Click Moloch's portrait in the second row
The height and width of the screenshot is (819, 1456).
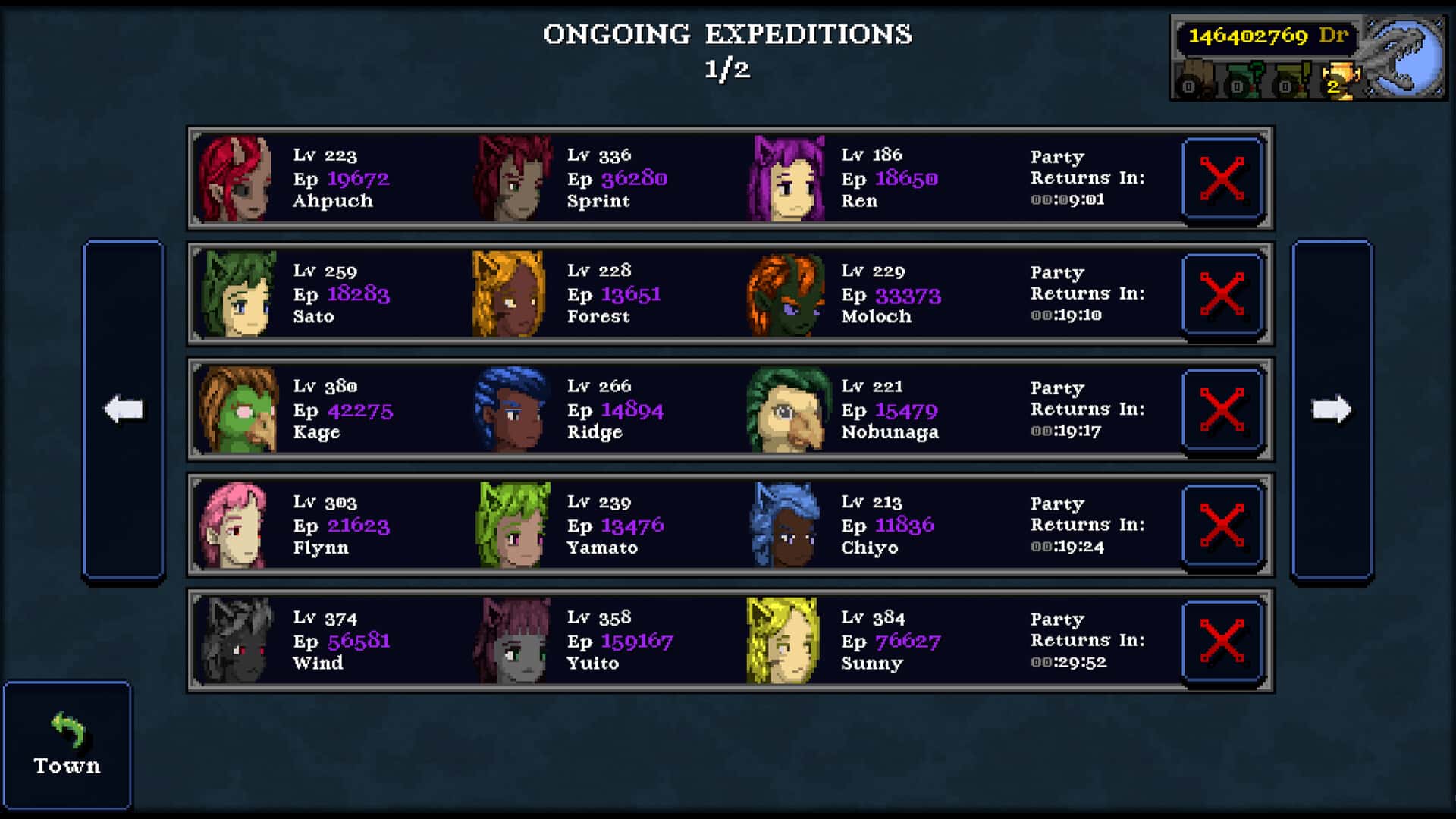(787, 292)
